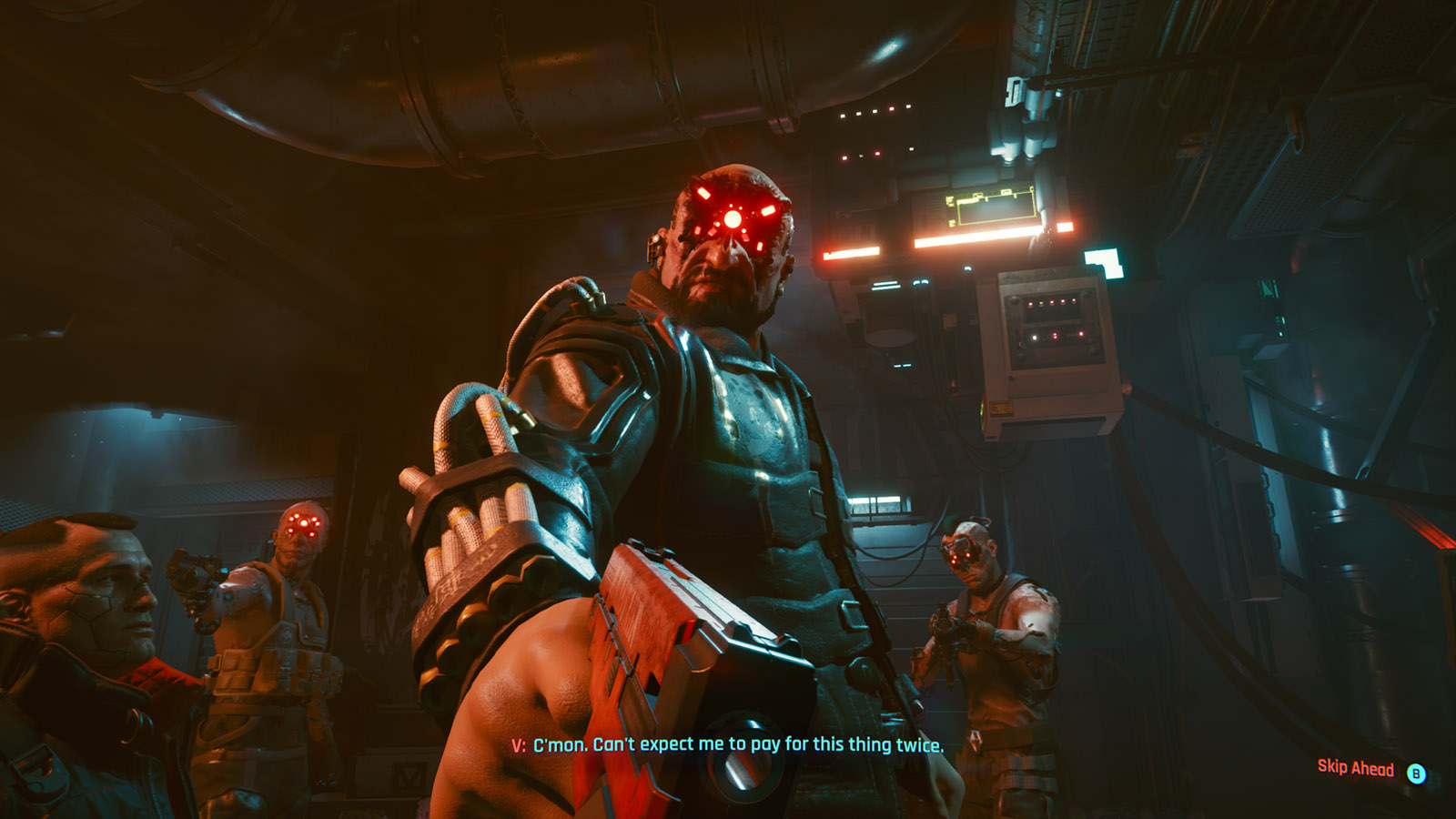Select the Skip Ahead prompt
1456x819 pixels.
(x=1356, y=769)
